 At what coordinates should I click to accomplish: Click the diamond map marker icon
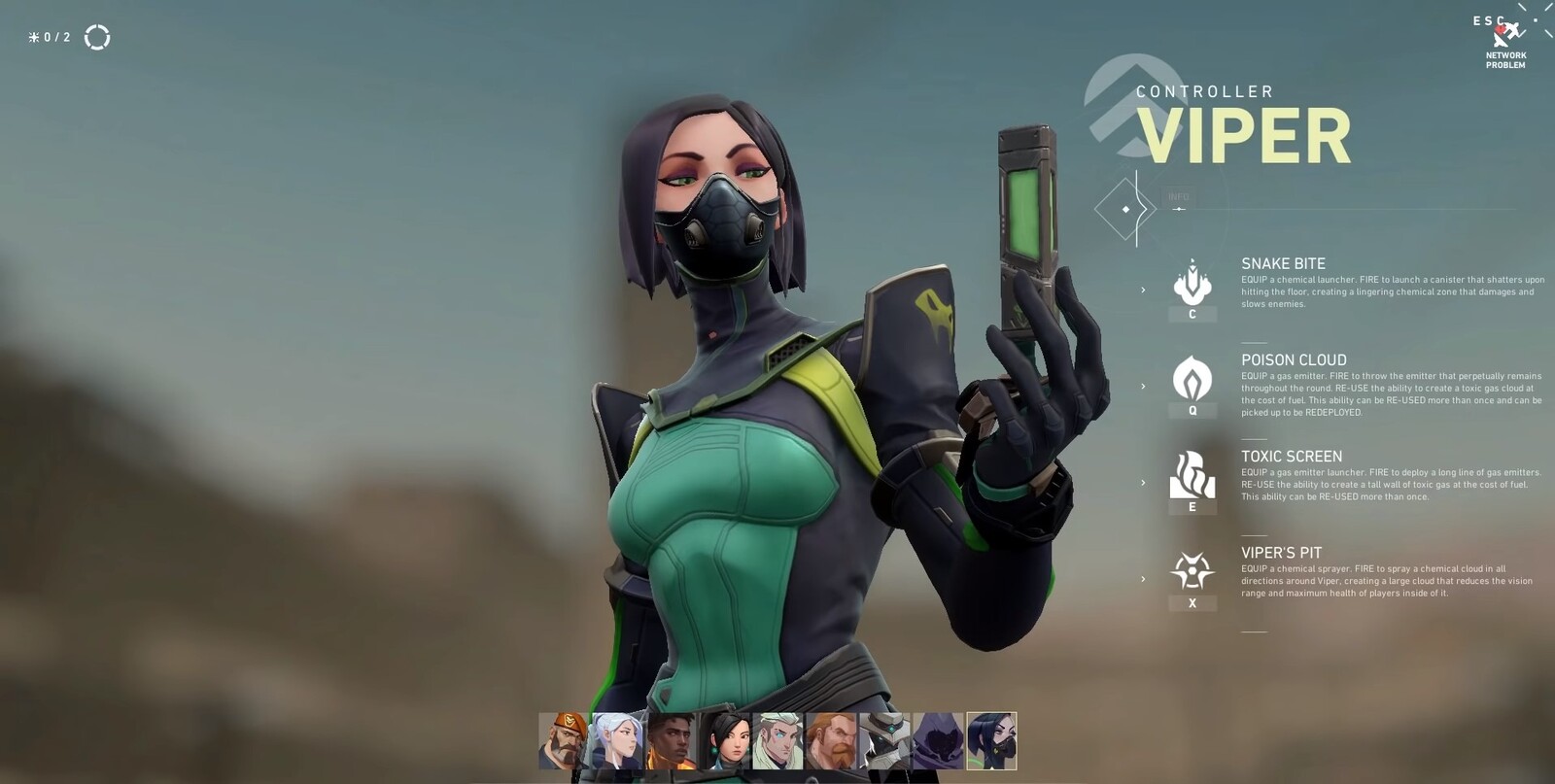[x=1127, y=207]
